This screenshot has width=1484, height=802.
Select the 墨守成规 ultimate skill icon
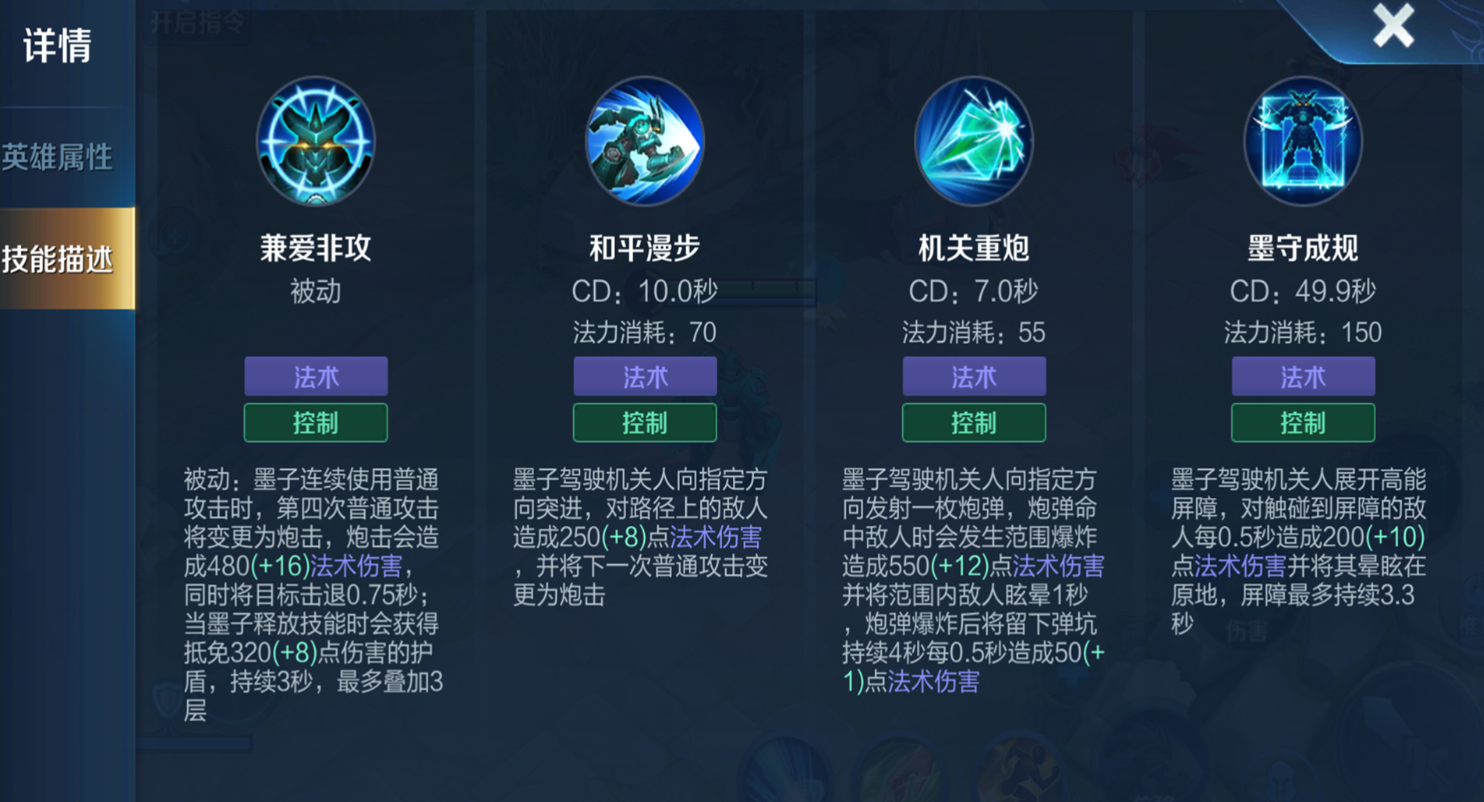coord(1302,142)
